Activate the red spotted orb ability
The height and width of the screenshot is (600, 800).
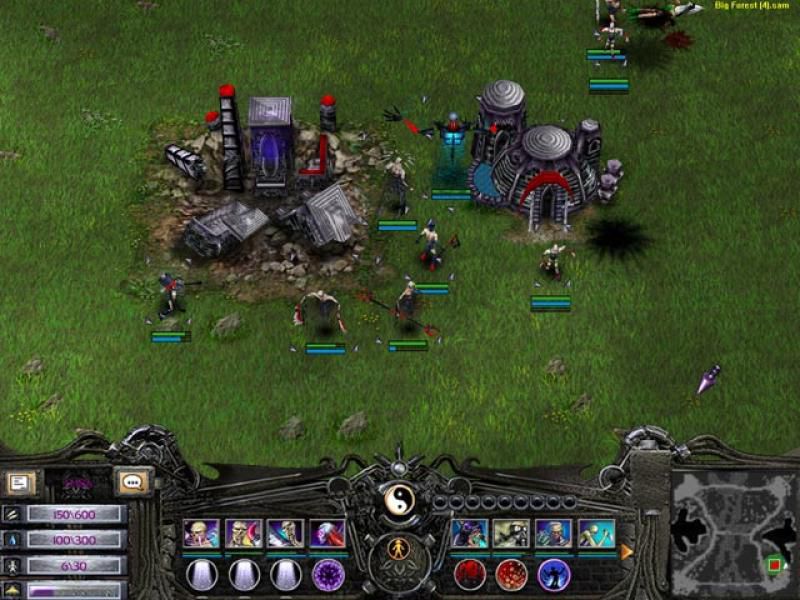point(511,575)
